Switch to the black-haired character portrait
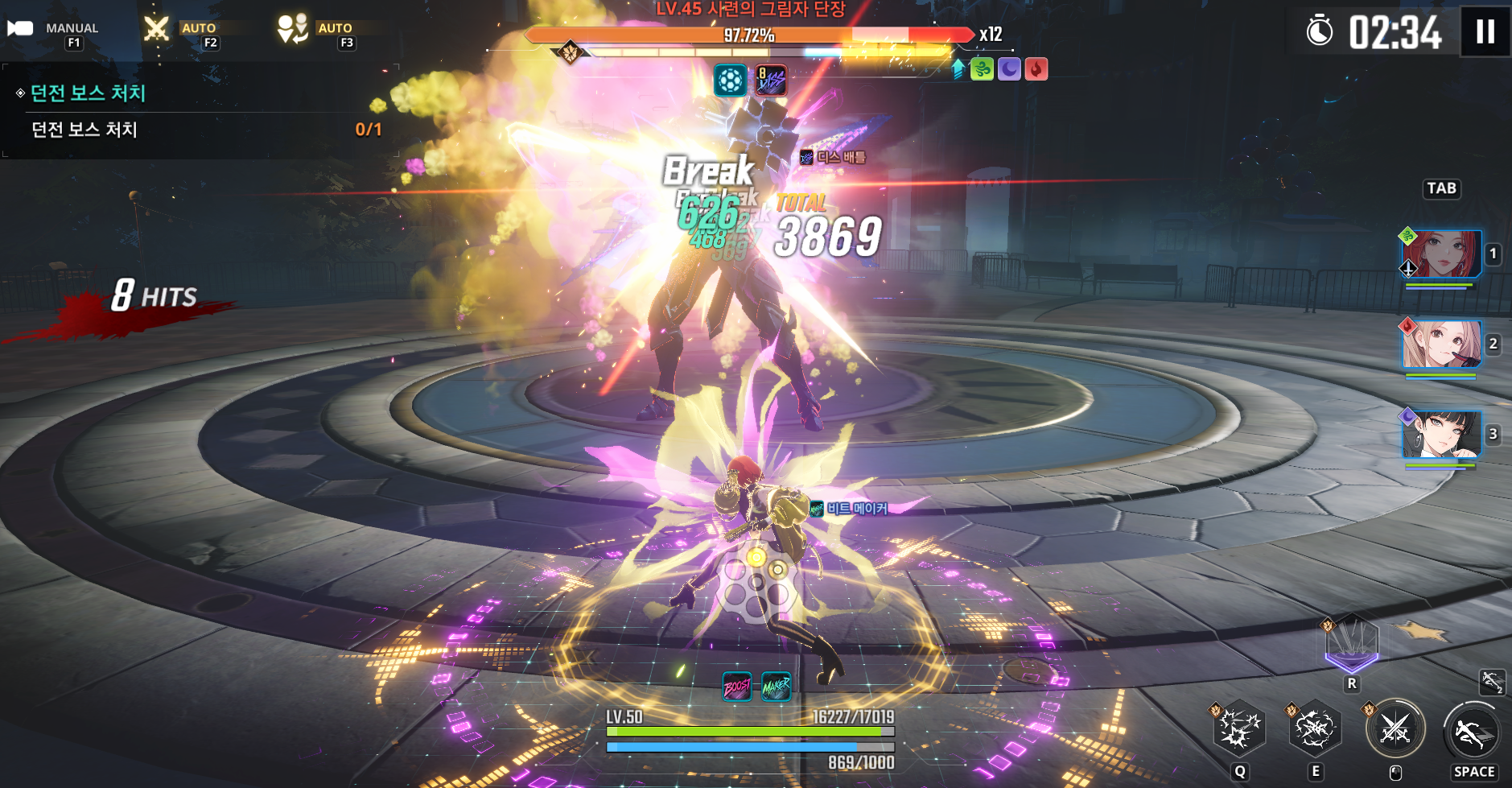1512x788 pixels. [1440, 435]
